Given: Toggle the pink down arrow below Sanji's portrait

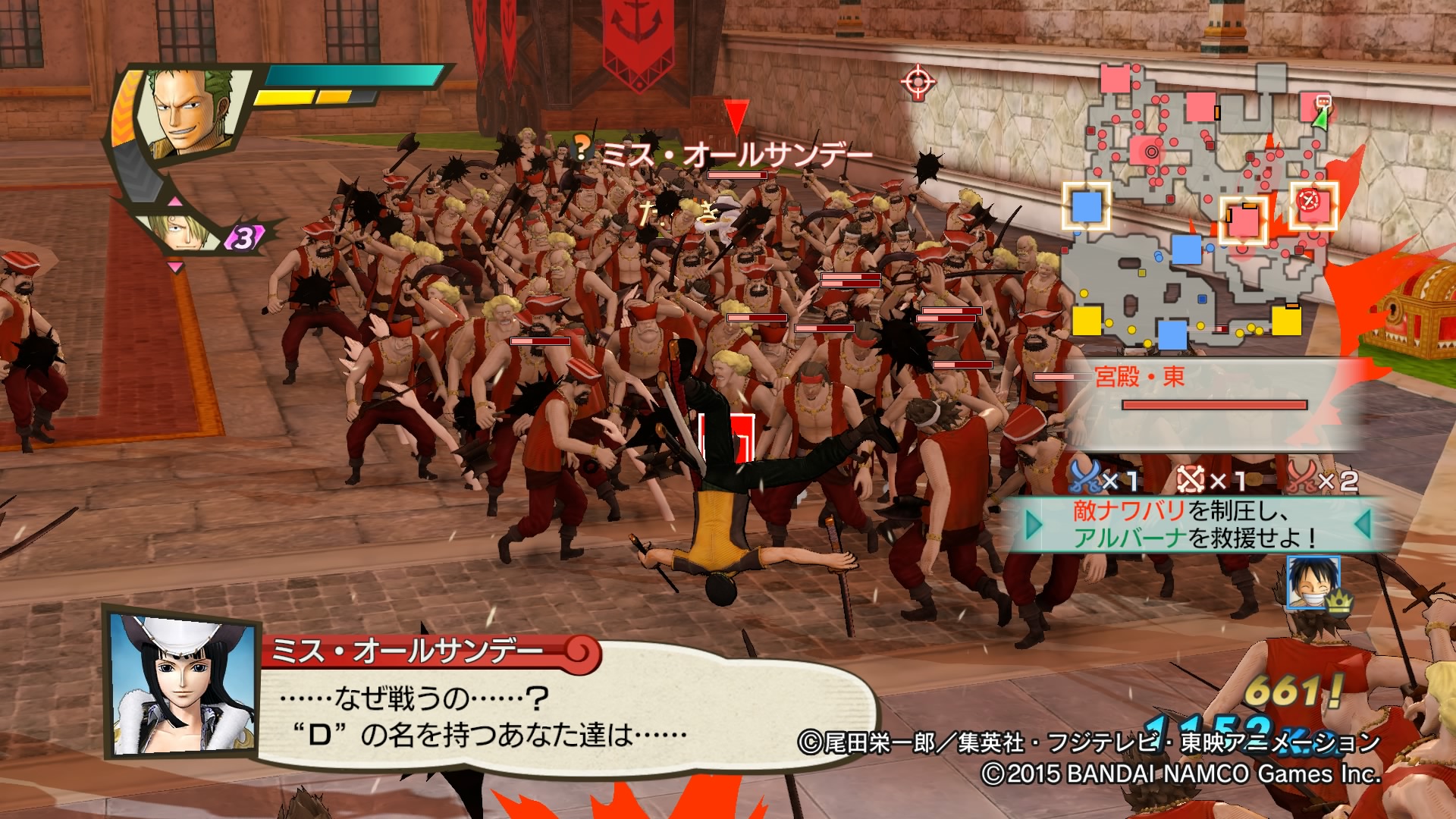Looking at the screenshot, I should 176,265.
